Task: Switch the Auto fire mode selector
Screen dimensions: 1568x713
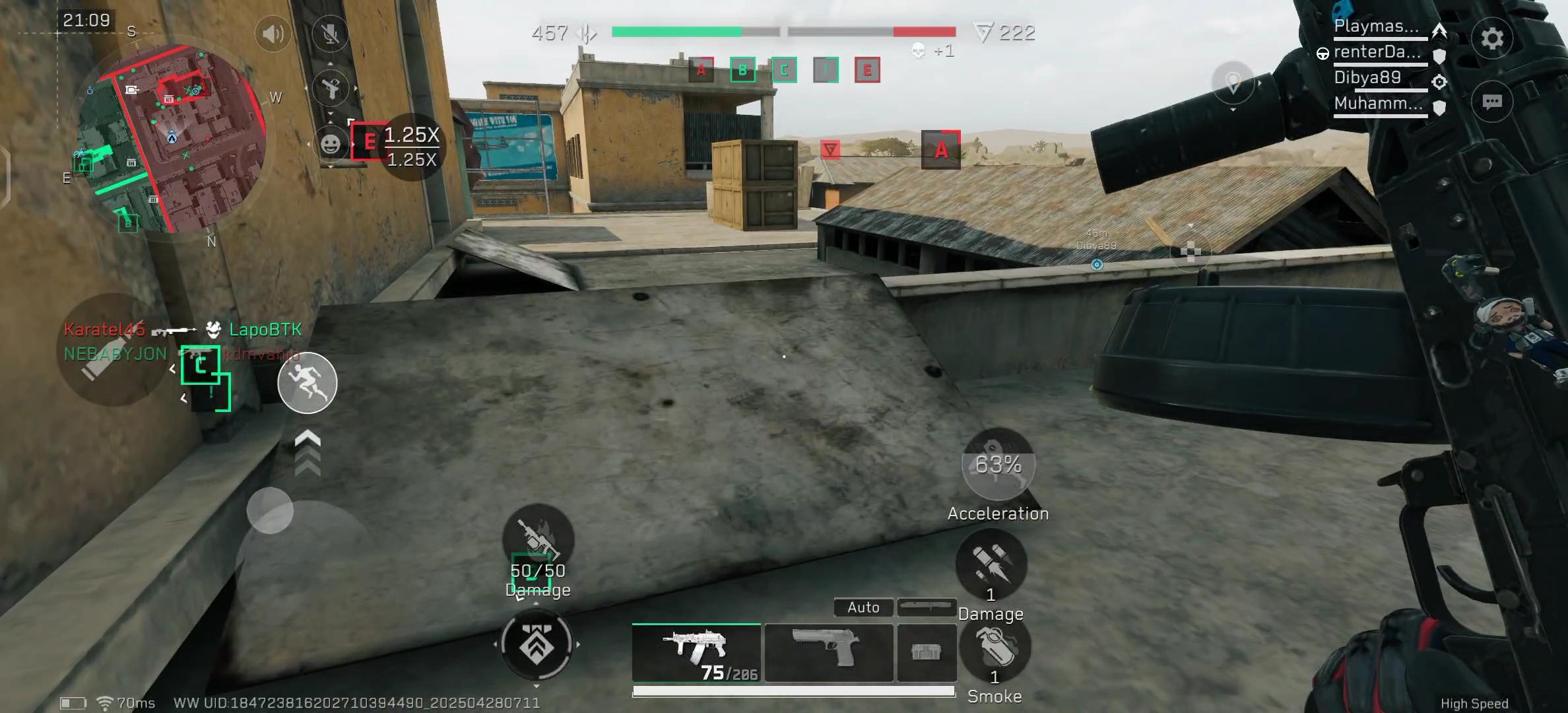Action: click(x=863, y=607)
